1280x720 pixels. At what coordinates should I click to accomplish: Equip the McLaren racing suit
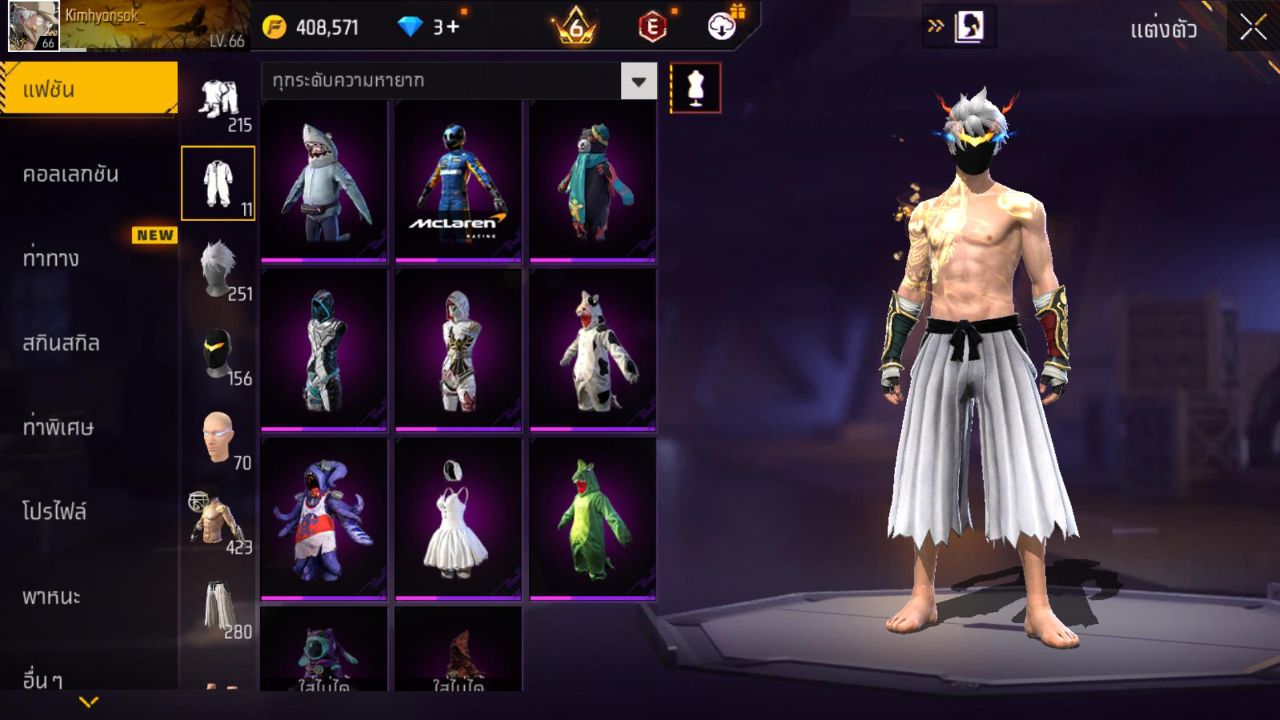pyautogui.click(x=458, y=181)
